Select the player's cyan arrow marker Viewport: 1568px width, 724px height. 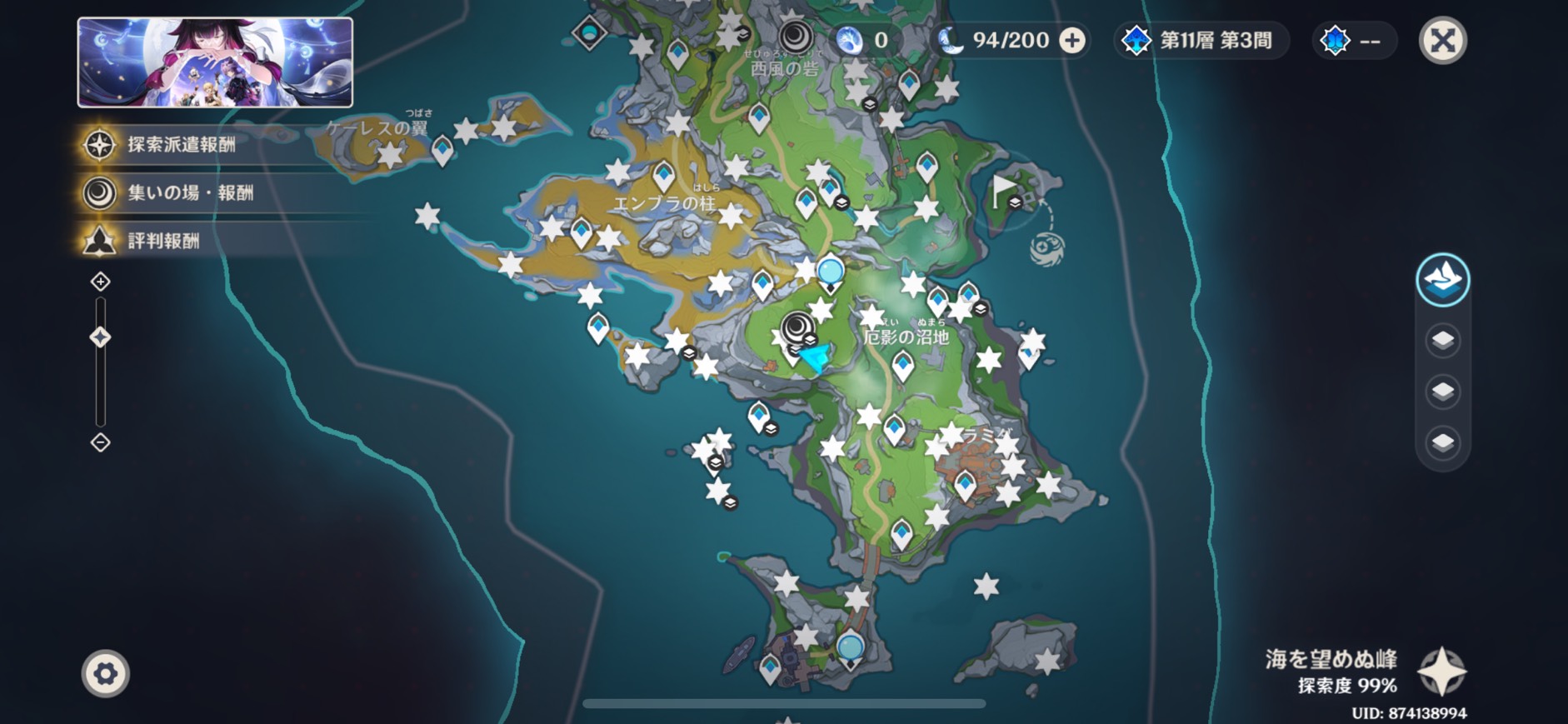[x=815, y=358]
